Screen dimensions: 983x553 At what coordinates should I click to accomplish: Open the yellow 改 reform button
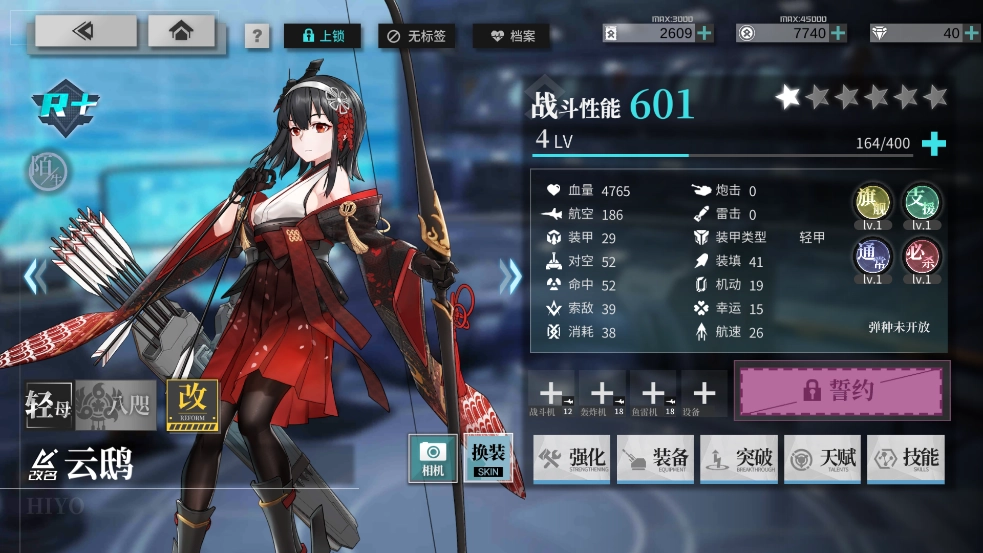pyautogui.click(x=192, y=404)
